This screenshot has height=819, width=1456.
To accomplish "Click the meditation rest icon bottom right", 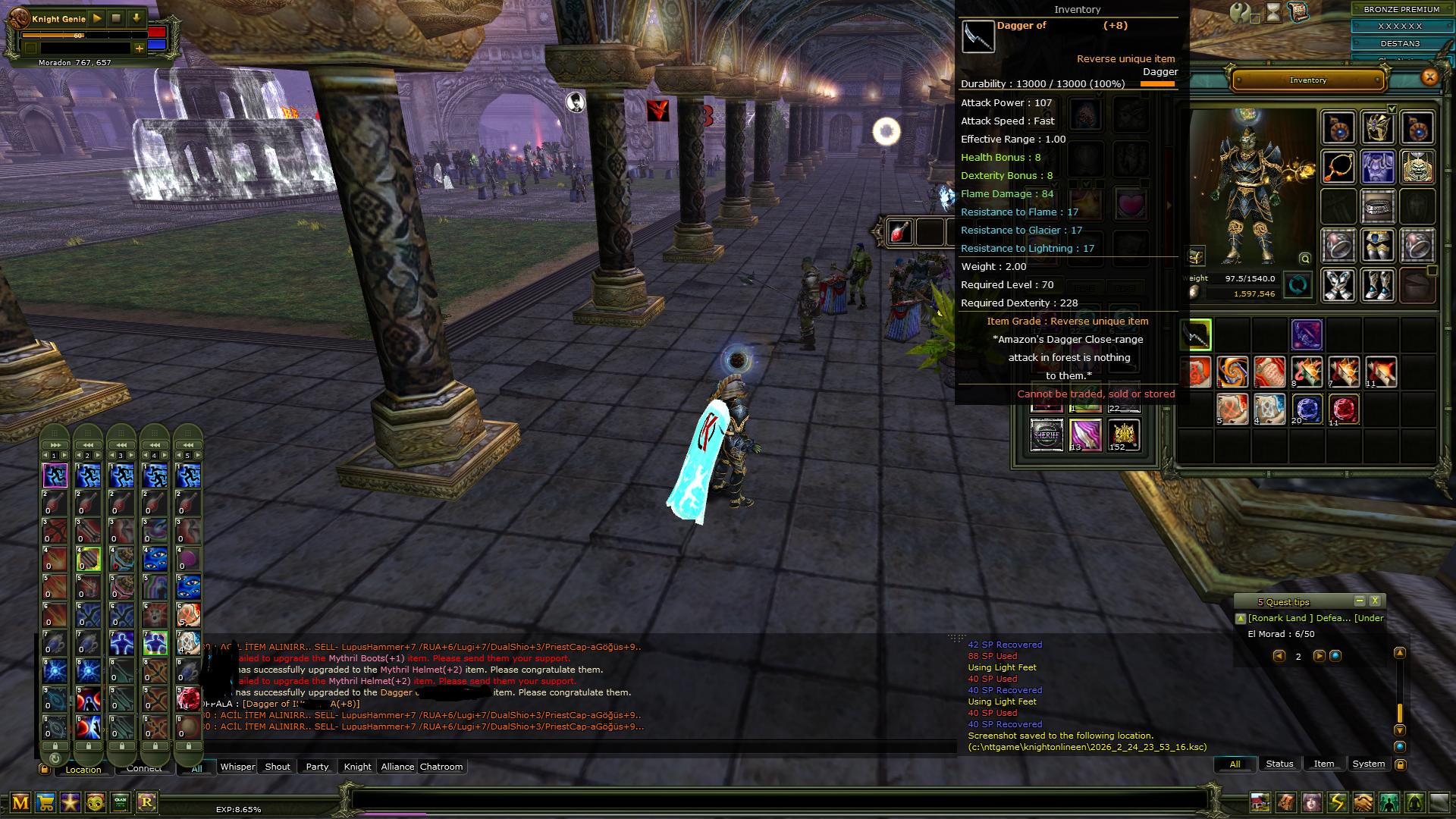I will (1415, 800).
